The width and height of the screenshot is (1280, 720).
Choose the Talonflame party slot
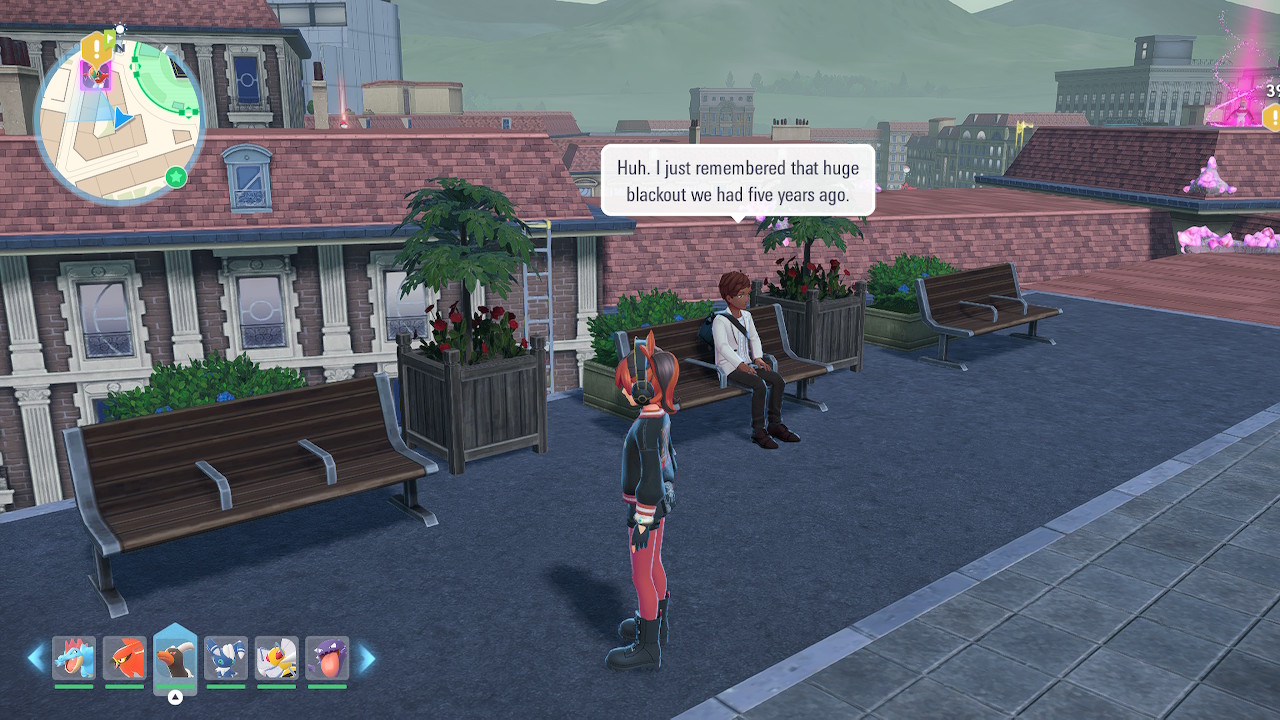125,658
